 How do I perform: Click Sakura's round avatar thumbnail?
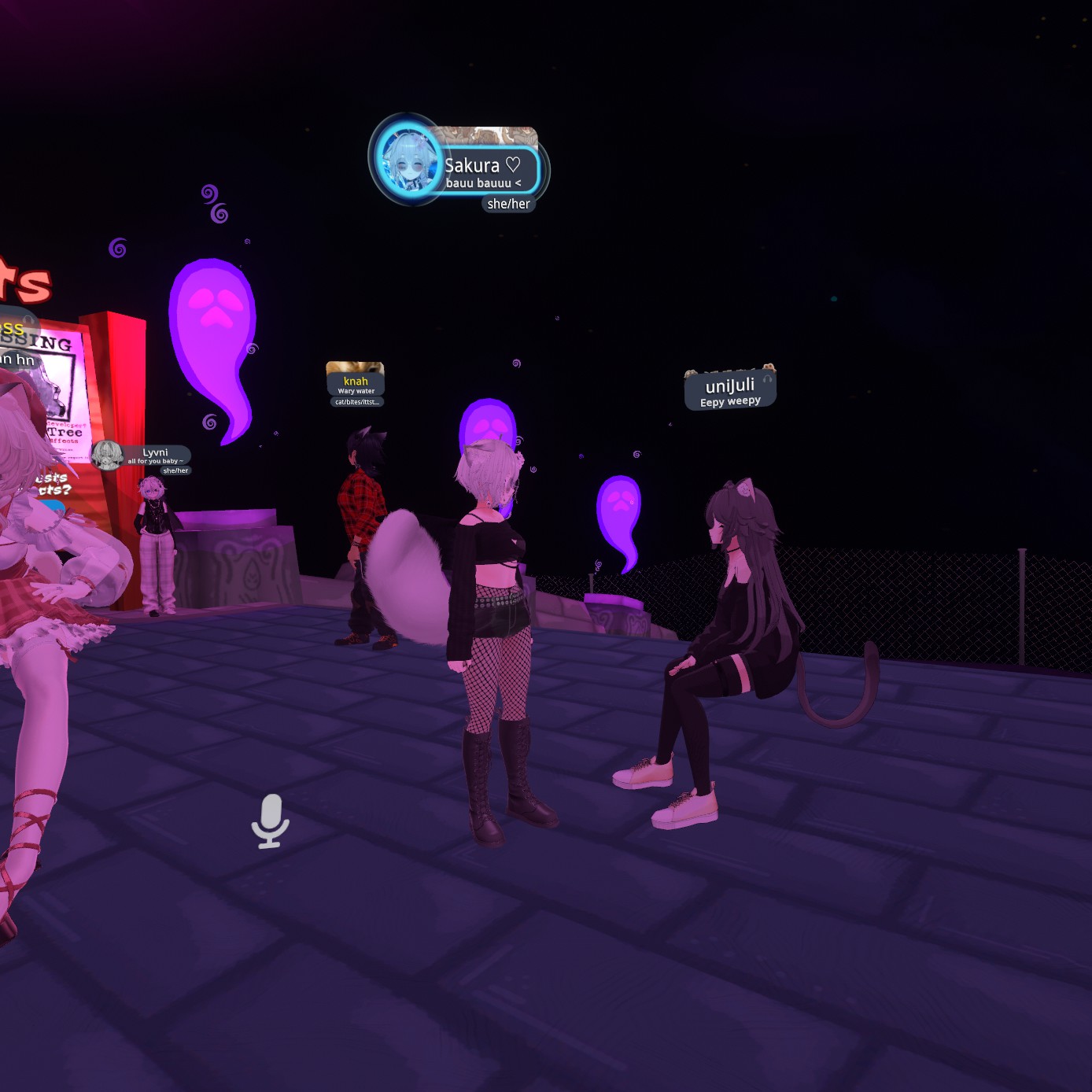[x=408, y=160]
